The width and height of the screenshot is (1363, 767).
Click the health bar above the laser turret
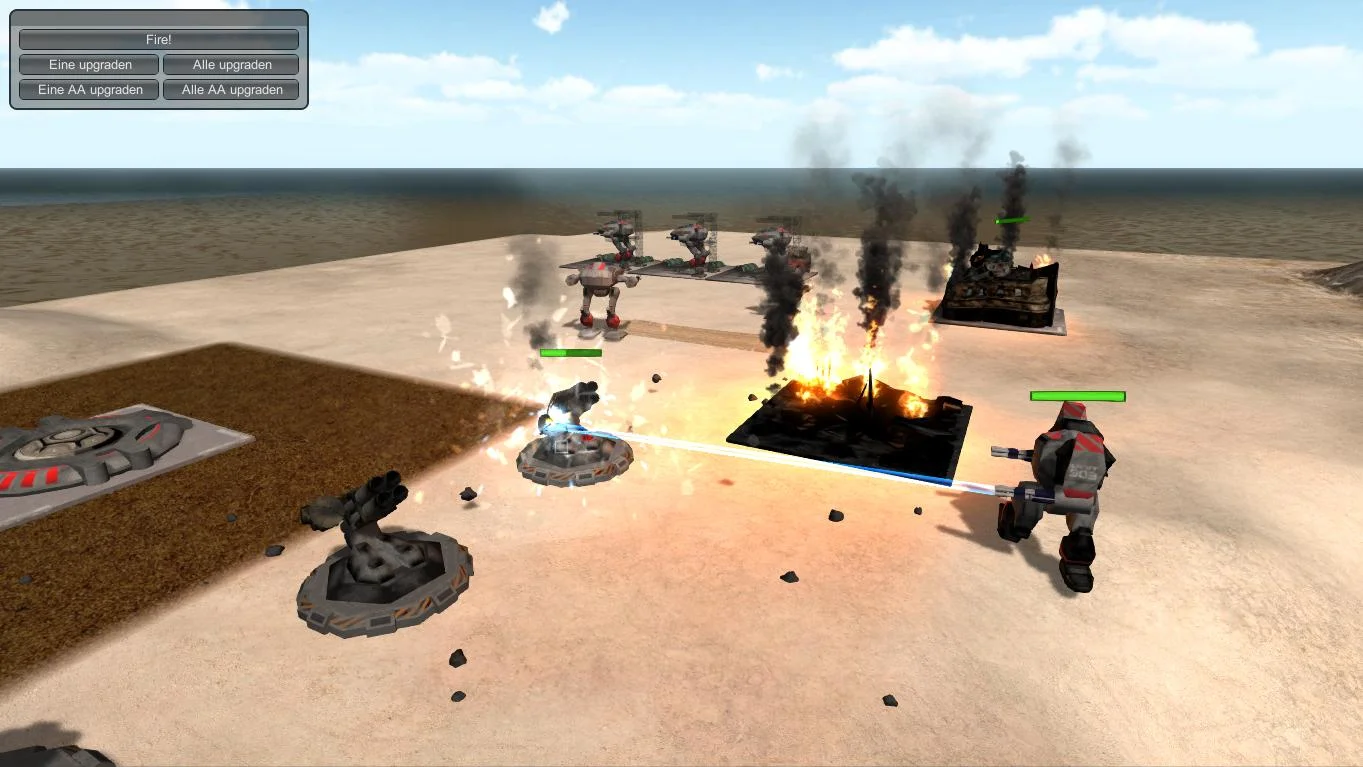coord(570,352)
